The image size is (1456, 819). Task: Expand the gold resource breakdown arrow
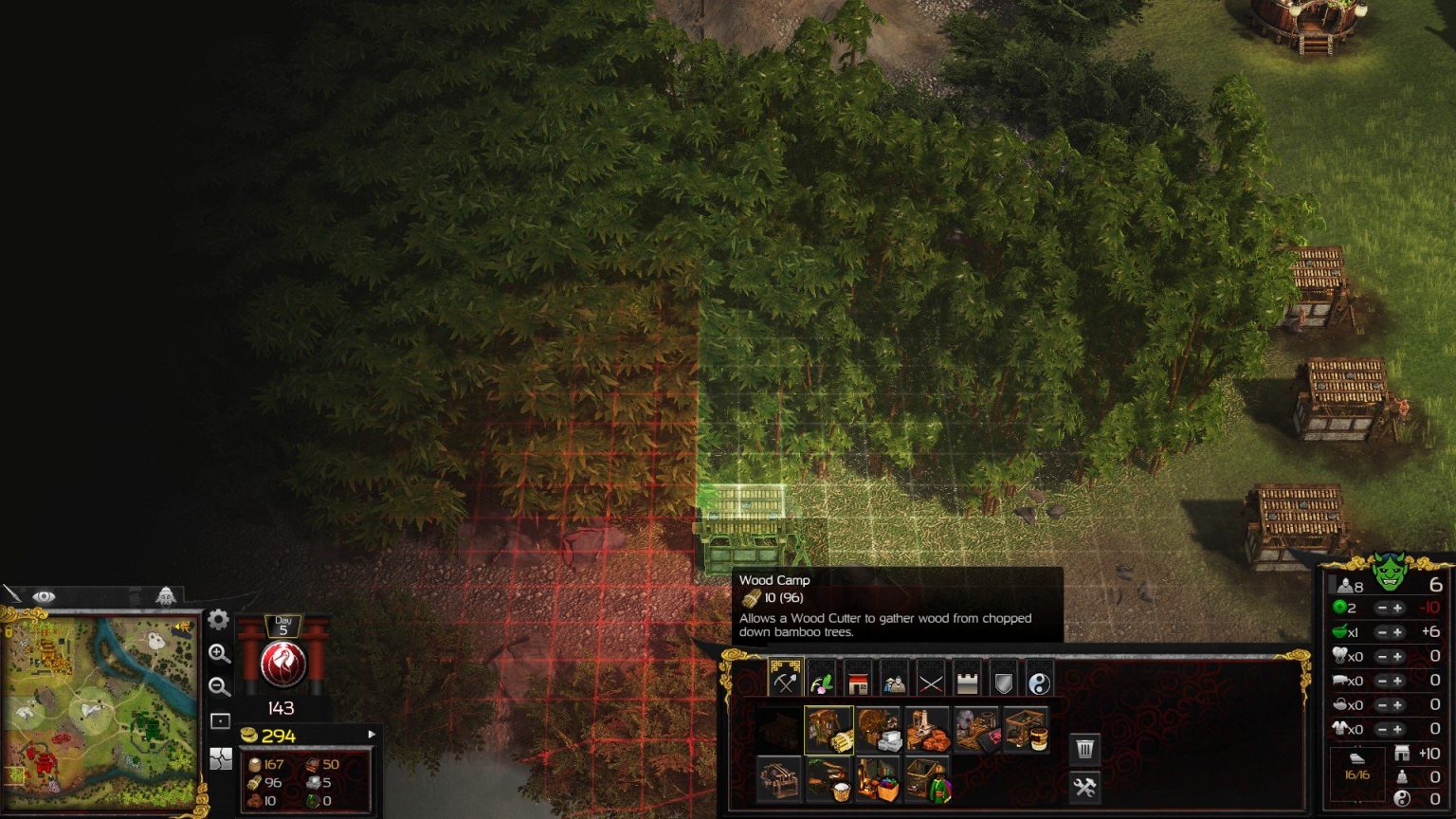coord(368,732)
